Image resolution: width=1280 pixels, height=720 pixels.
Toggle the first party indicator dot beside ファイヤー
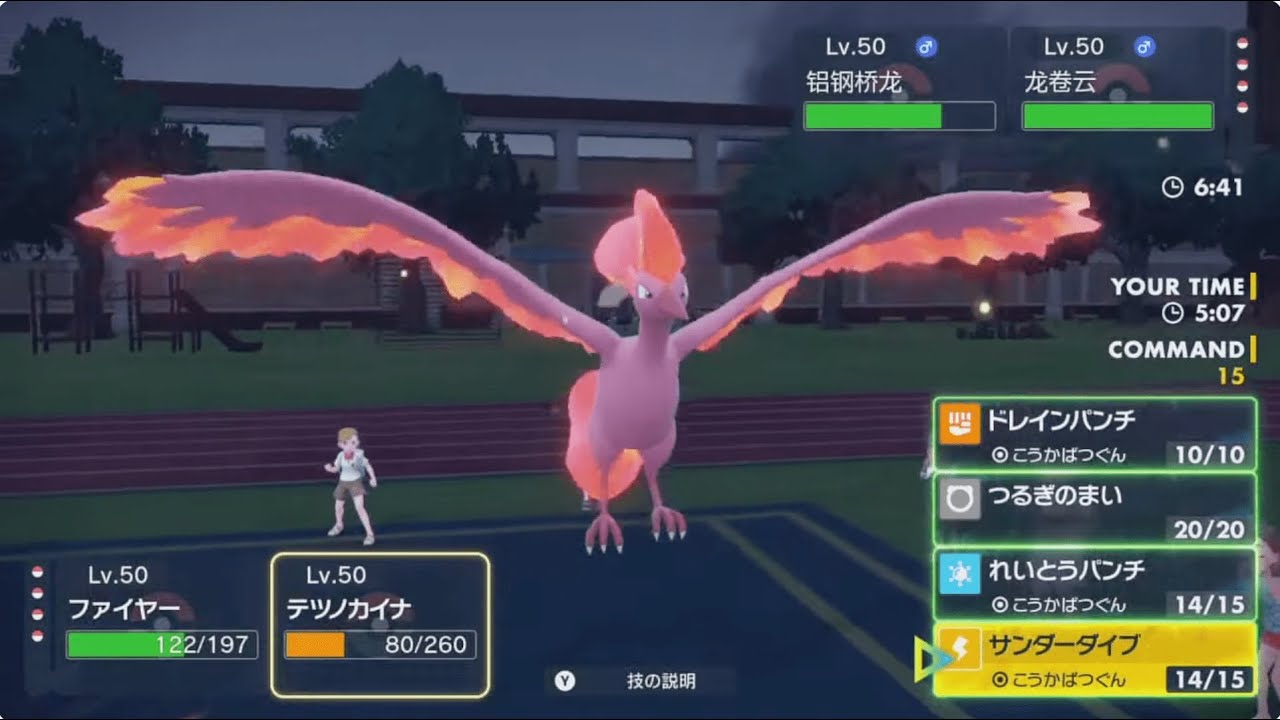pos(36,571)
